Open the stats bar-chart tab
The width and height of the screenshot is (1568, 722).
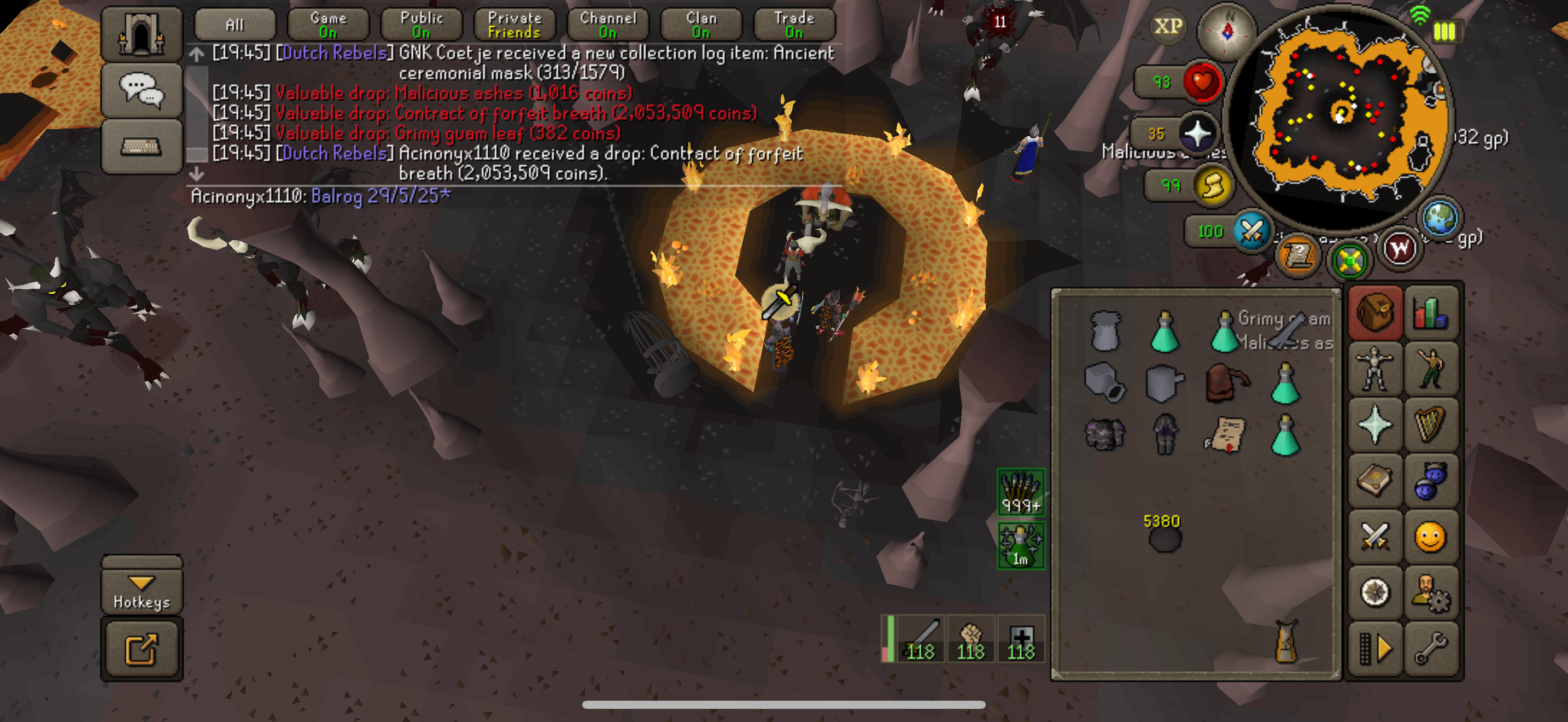click(1430, 313)
